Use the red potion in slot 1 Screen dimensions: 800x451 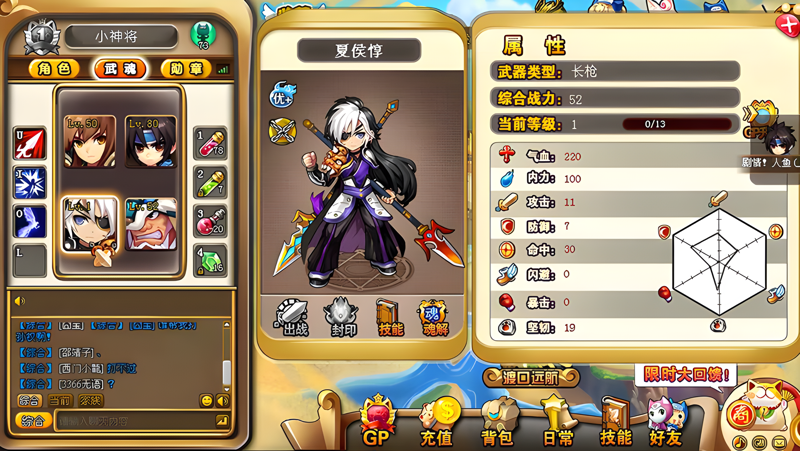210,144
